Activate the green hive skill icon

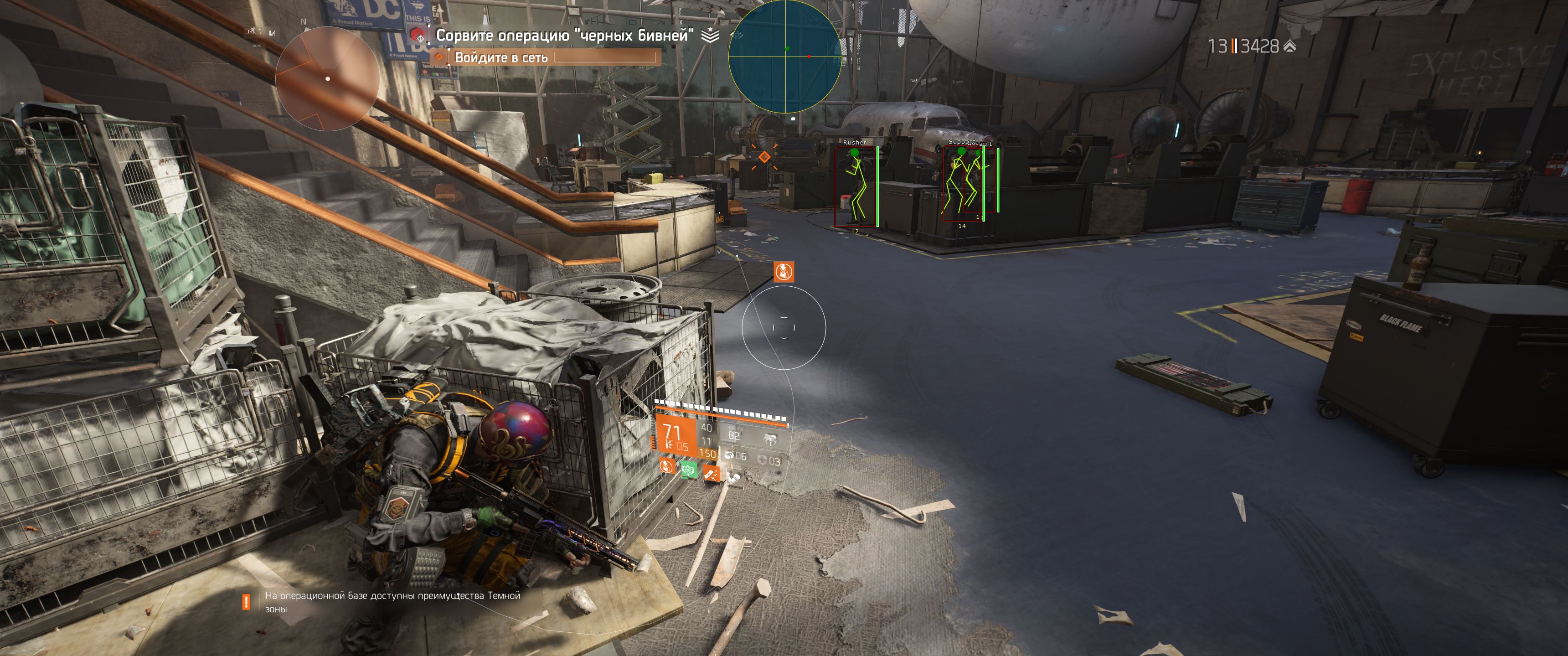(x=689, y=470)
